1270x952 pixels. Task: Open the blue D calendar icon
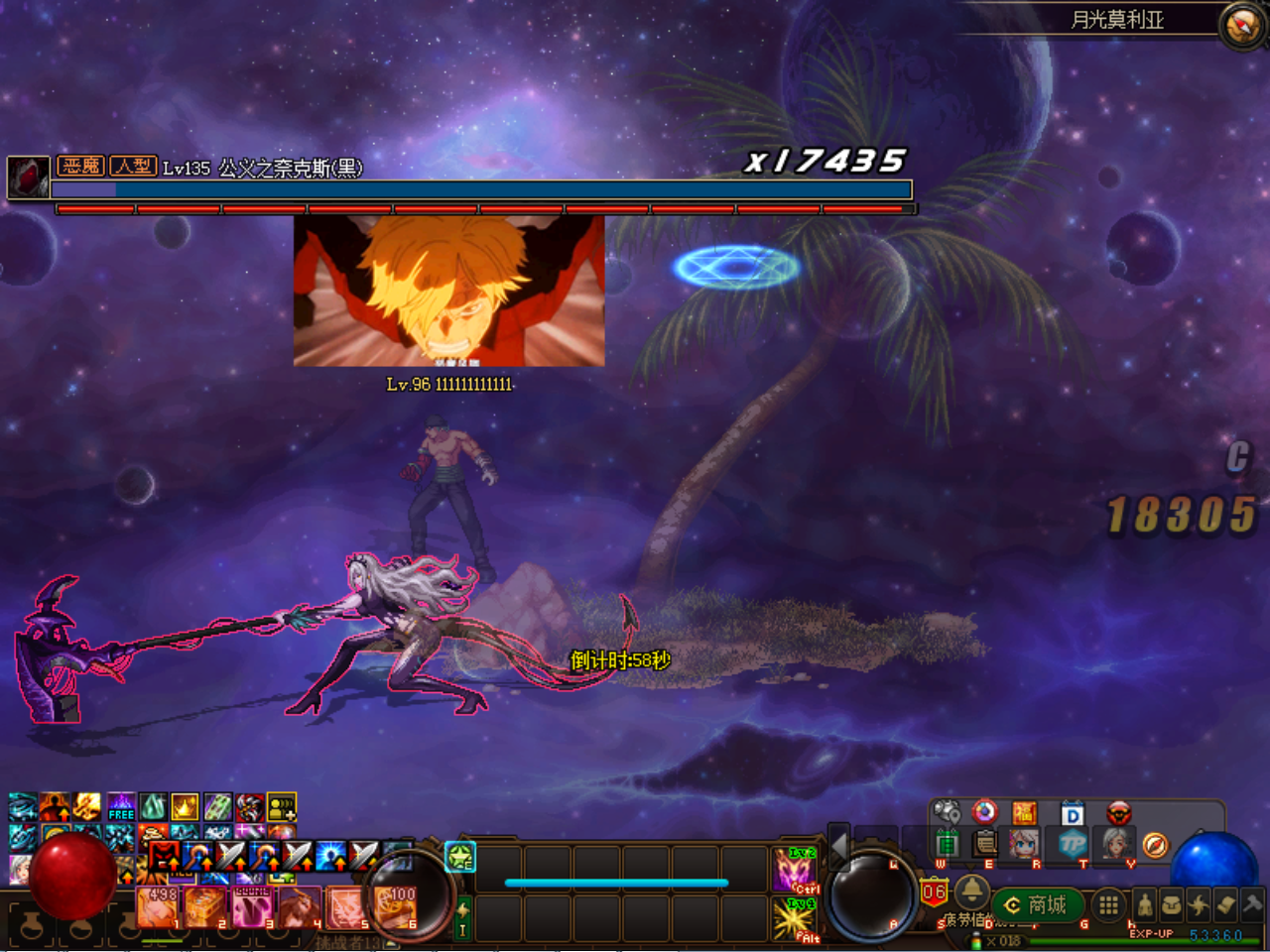(1072, 814)
